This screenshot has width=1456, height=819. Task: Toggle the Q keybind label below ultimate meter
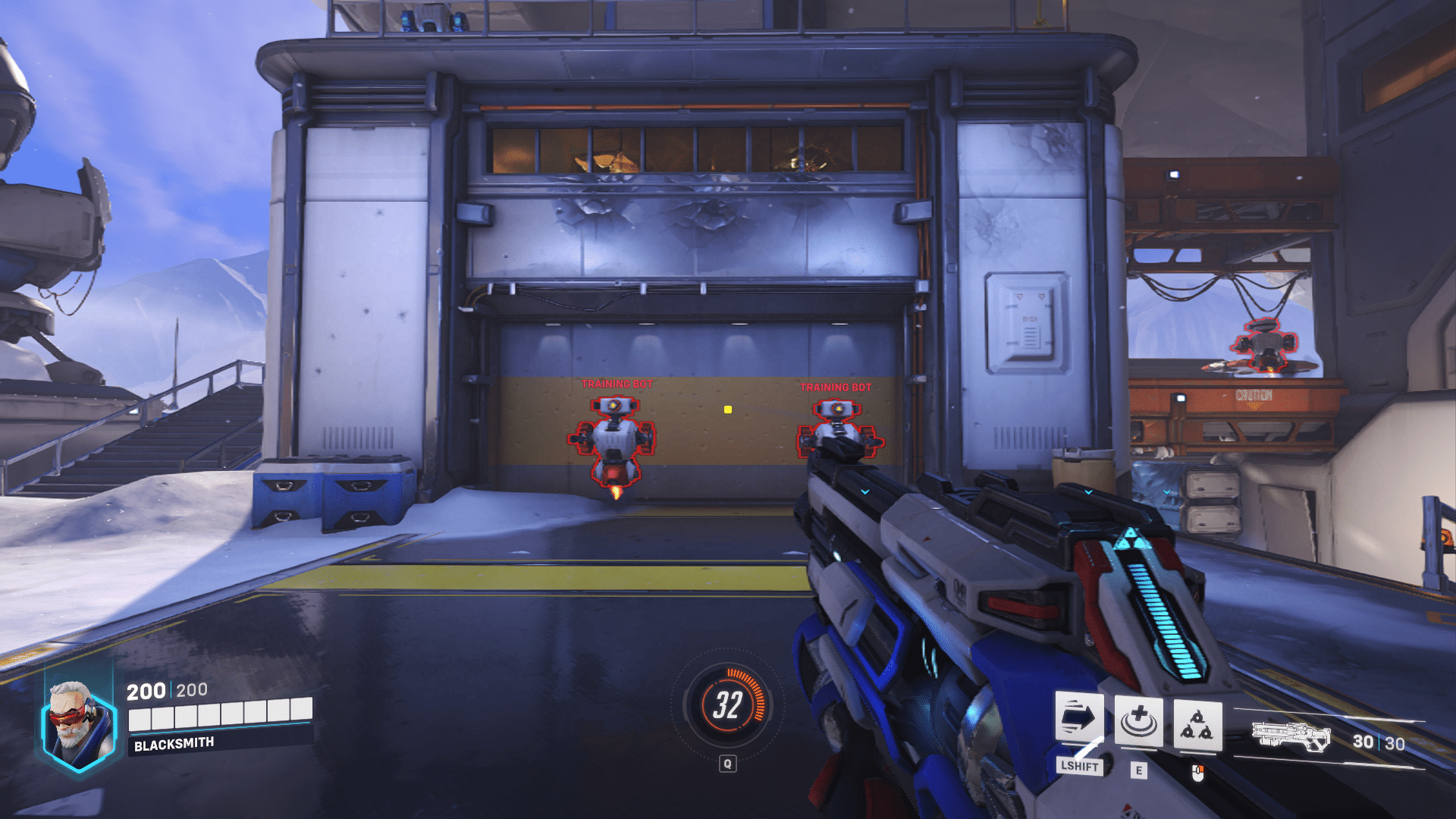point(729,764)
